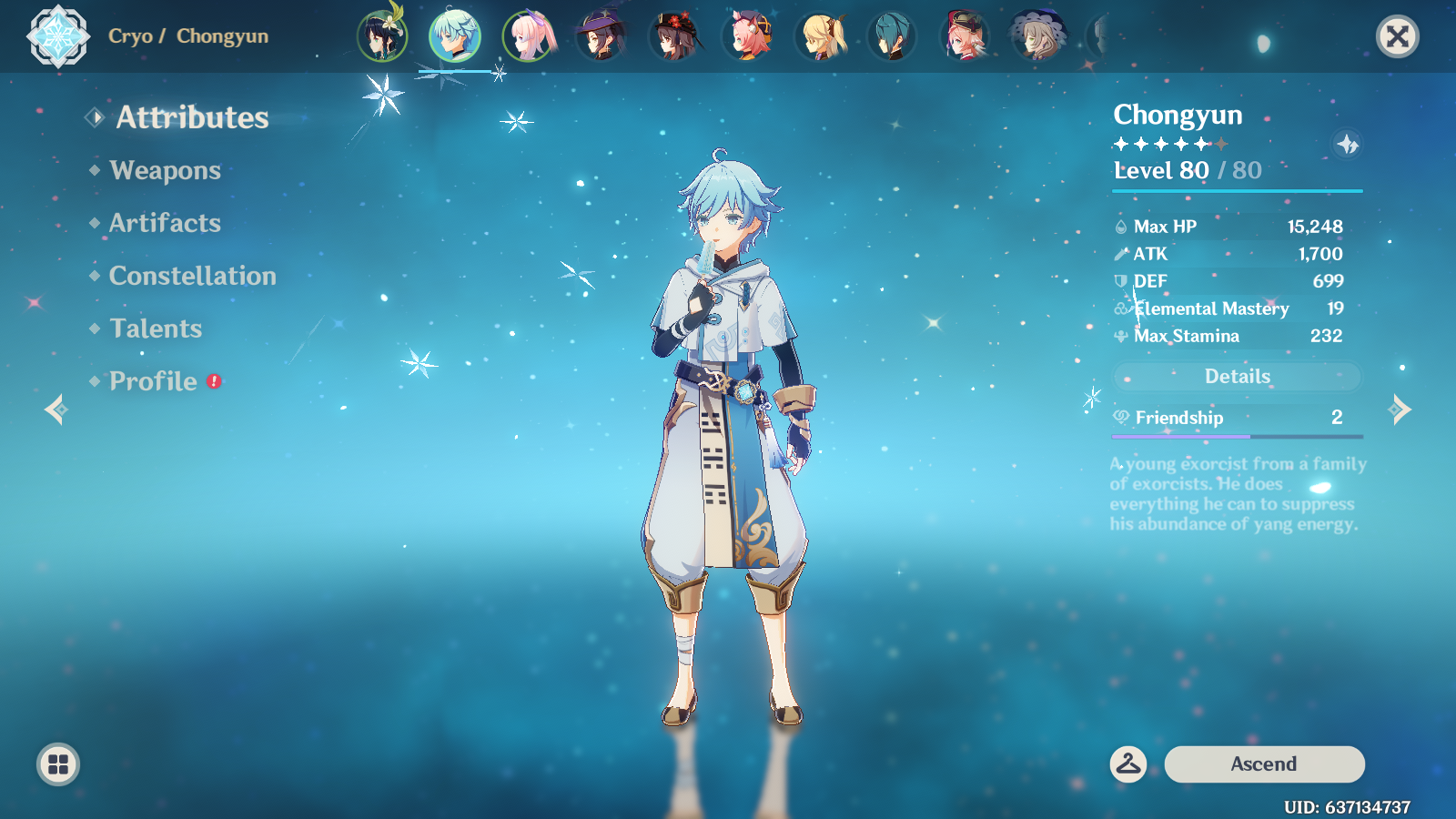Viewport: 1456px width, 819px height.
Task: Switch to the Artifacts section
Action: (x=164, y=223)
